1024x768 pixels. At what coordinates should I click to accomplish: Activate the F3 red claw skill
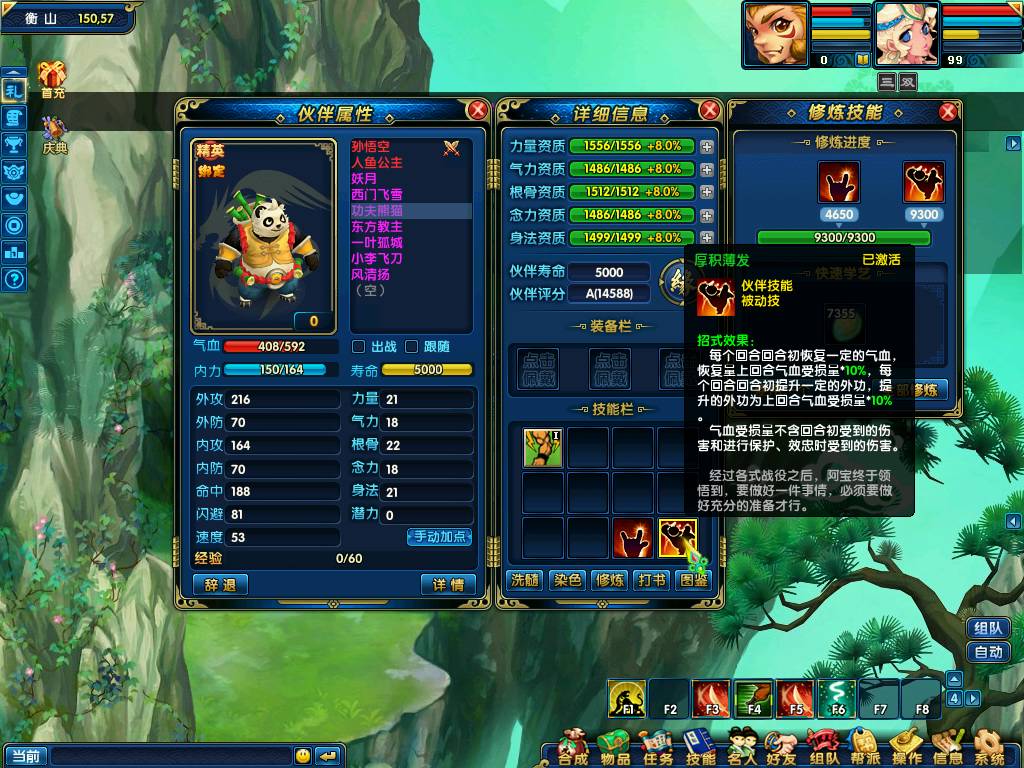click(x=712, y=698)
